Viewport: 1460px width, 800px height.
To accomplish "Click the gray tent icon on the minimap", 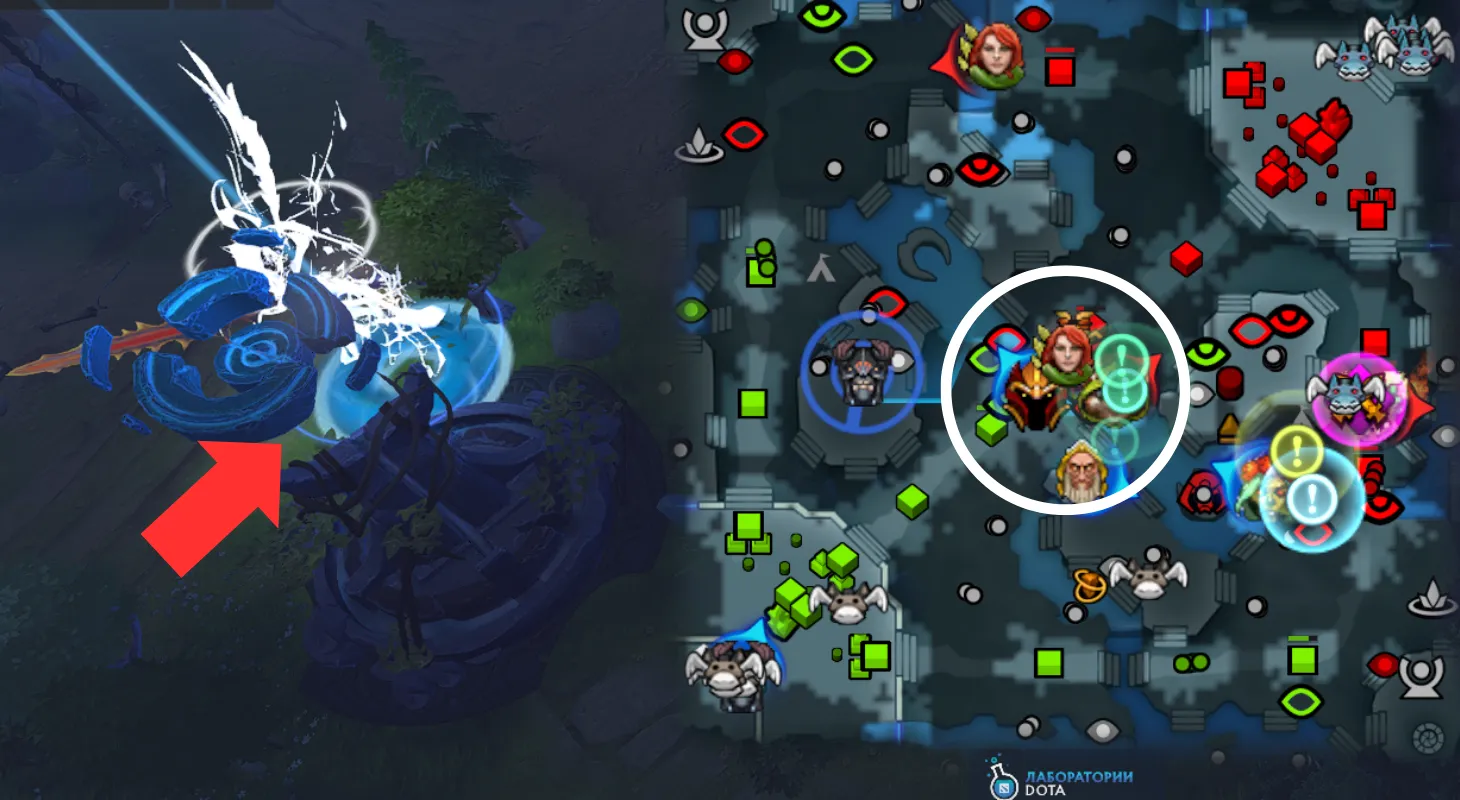I will click(x=821, y=267).
